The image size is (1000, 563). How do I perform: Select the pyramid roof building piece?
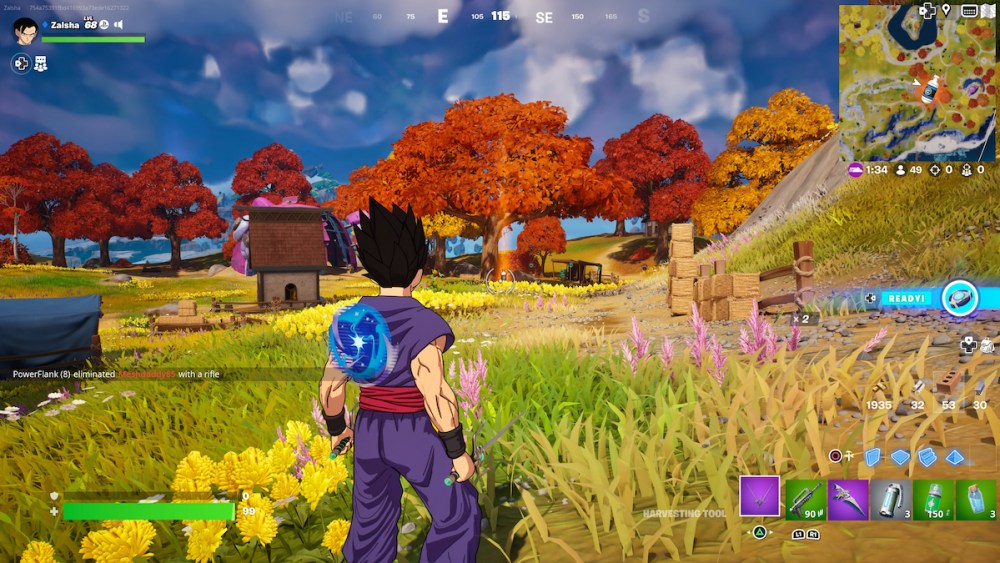coord(955,457)
